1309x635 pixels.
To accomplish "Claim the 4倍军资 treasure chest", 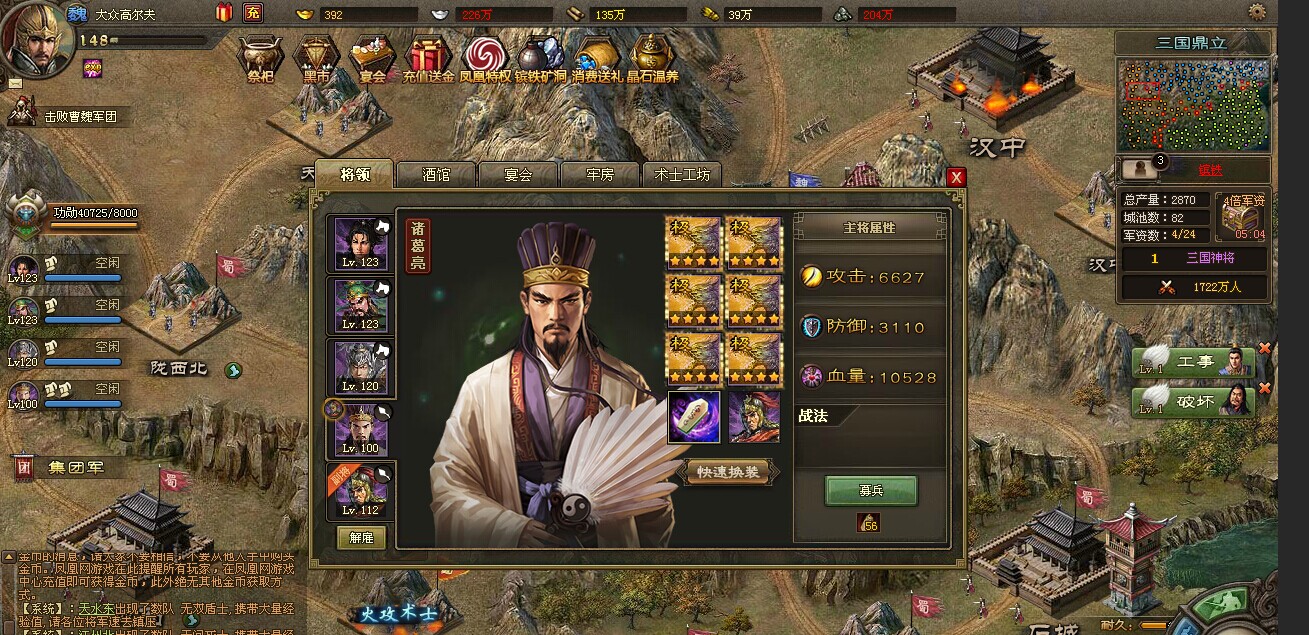I will pyautogui.click(x=1243, y=218).
